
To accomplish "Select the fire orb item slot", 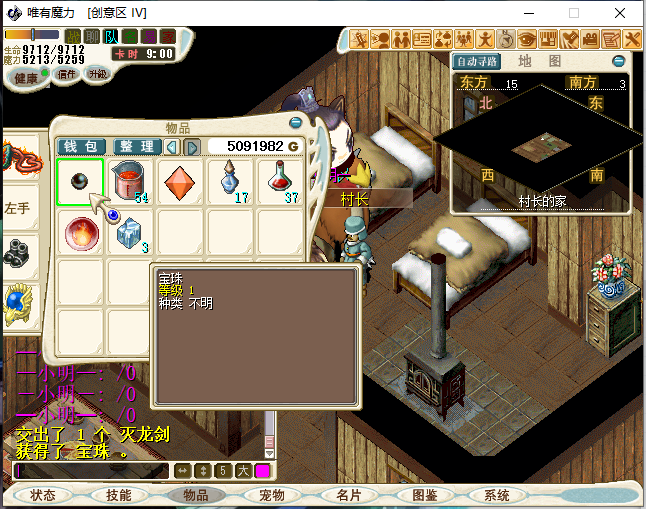I will [80, 233].
